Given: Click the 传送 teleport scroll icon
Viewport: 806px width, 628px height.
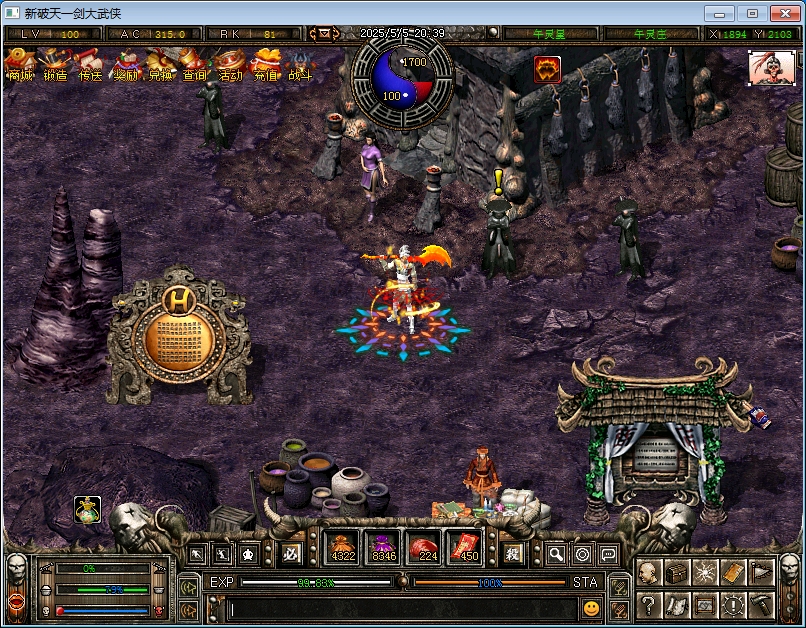Looking at the screenshot, I should tap(90, 65).
